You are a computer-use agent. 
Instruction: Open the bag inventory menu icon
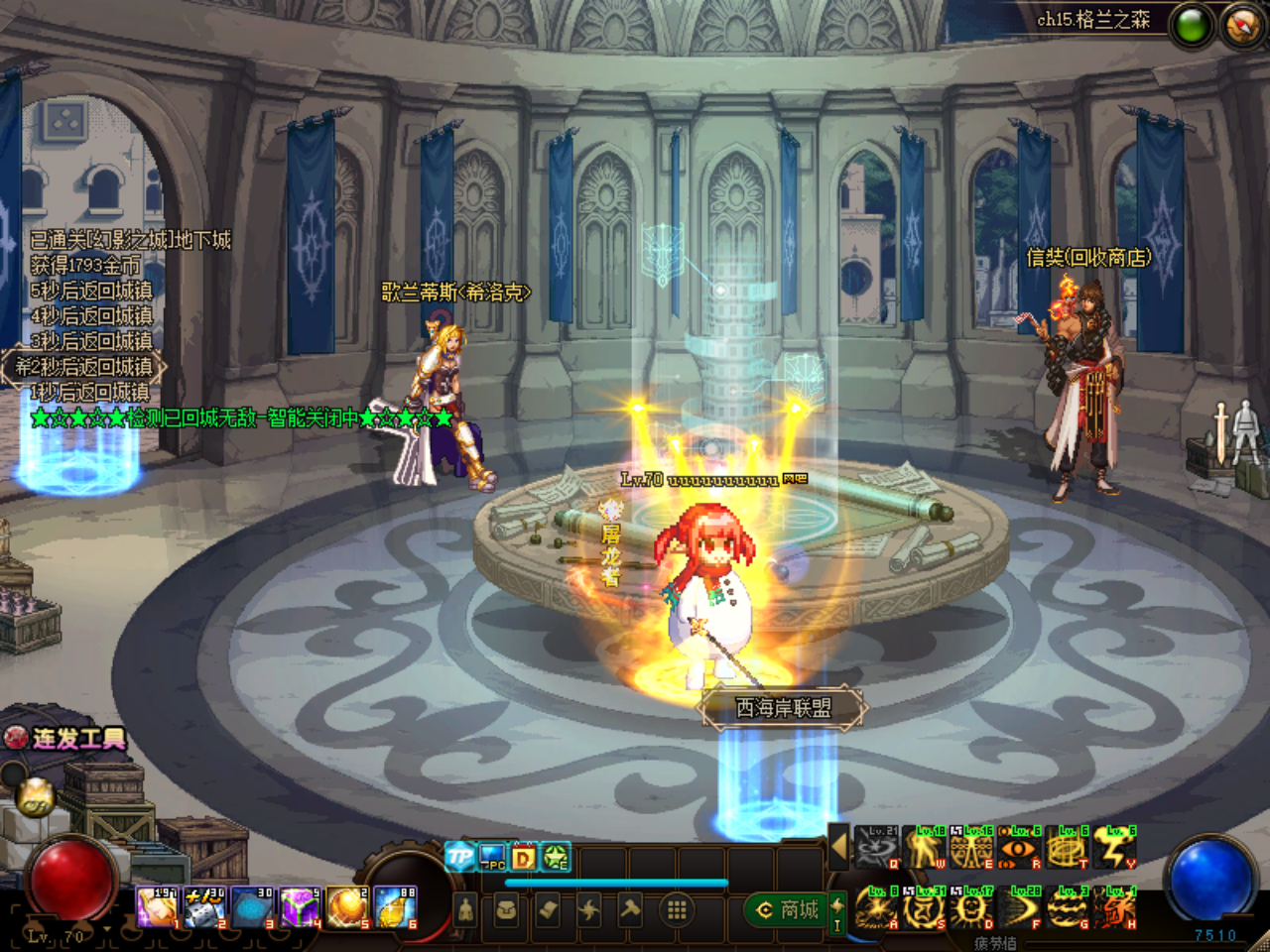(506, 909)
